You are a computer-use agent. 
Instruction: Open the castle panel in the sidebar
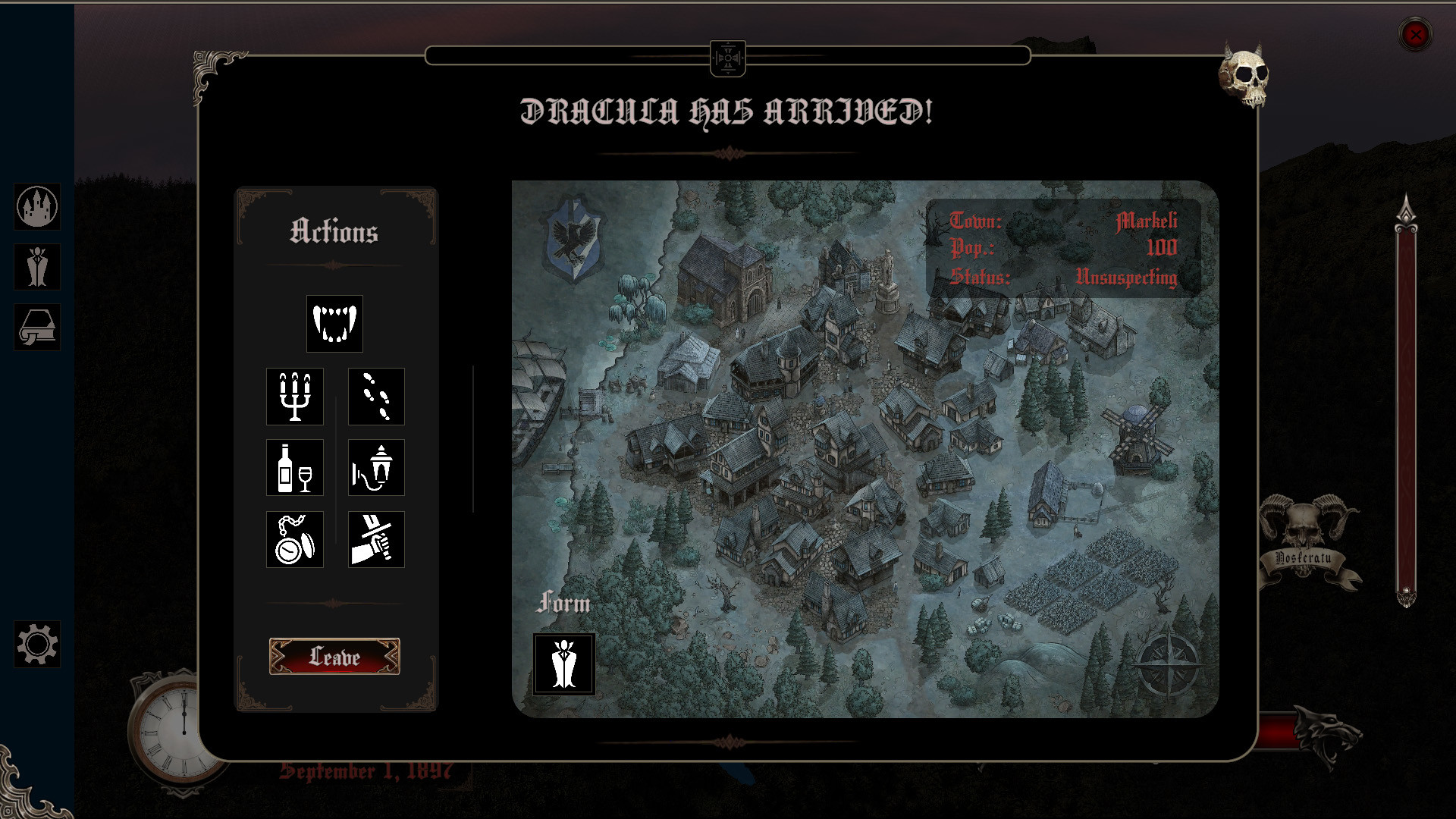[37, 208]
